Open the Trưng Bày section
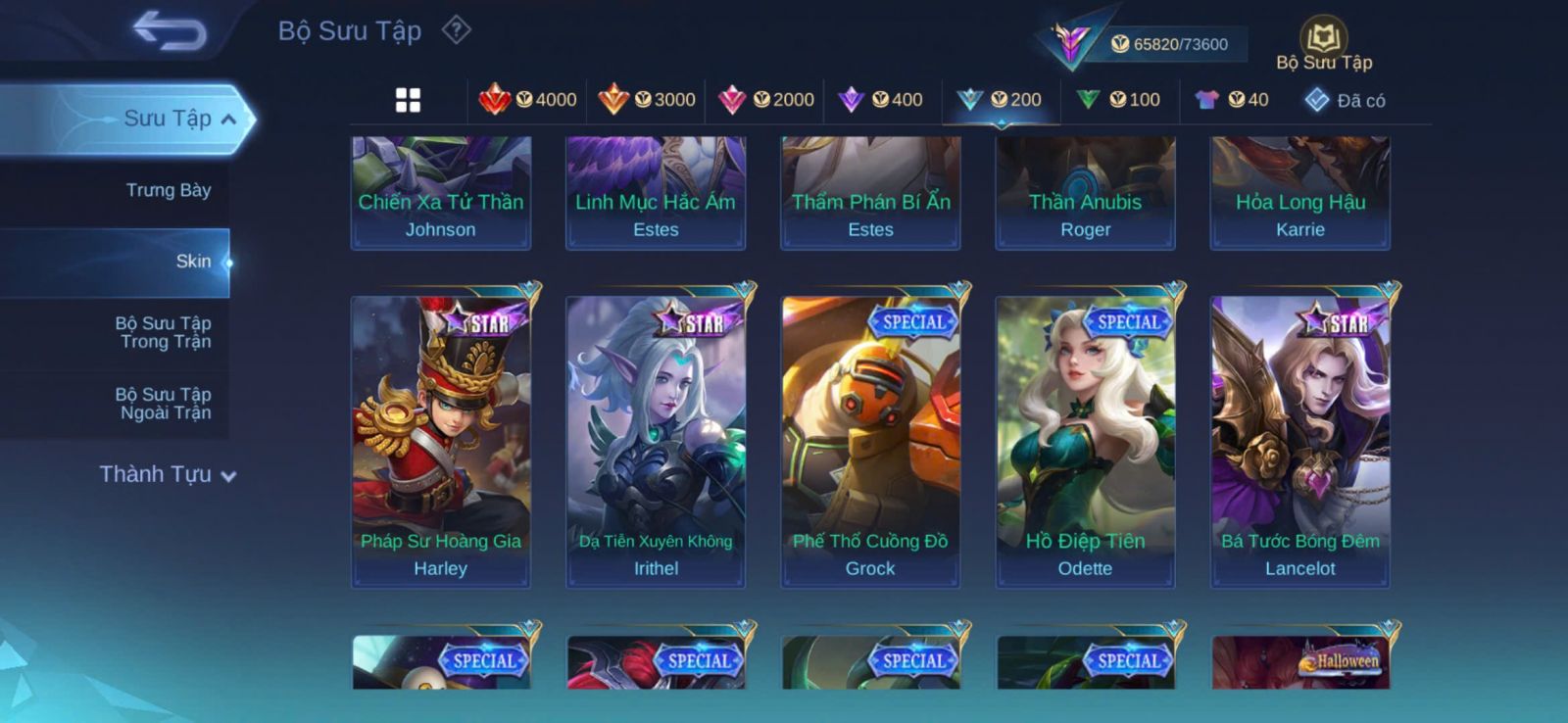Image resolution: width=1568 pixels, height=723 pixels. click(x=168, y=190)
